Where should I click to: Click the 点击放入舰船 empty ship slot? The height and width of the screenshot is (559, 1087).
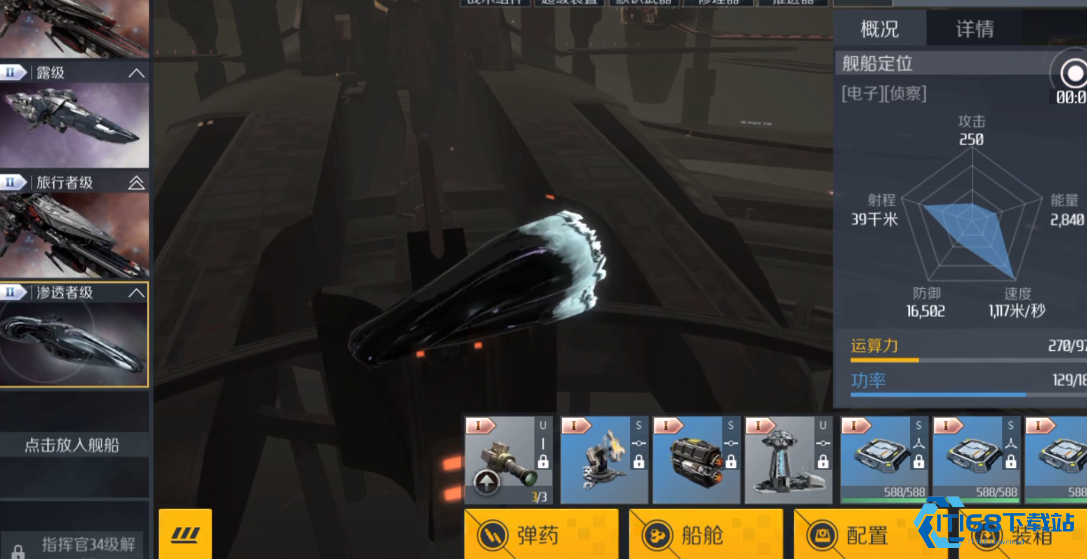click(x=74, y=445)
